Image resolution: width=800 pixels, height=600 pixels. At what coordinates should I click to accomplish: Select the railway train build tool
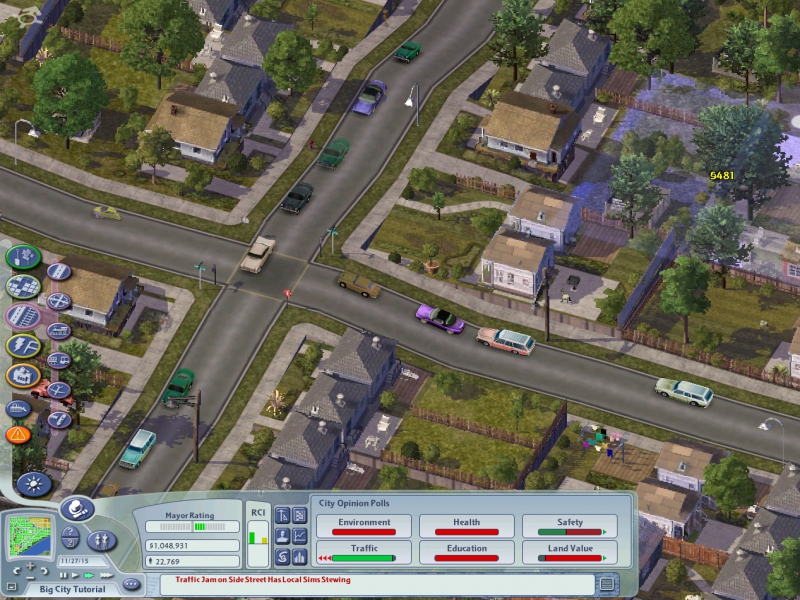tap(58, 331)
